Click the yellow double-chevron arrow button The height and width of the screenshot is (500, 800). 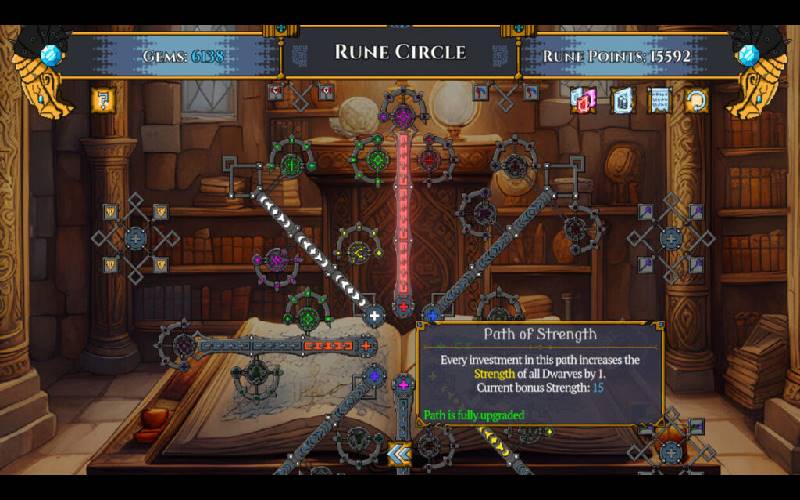click(x=400, y=455)
